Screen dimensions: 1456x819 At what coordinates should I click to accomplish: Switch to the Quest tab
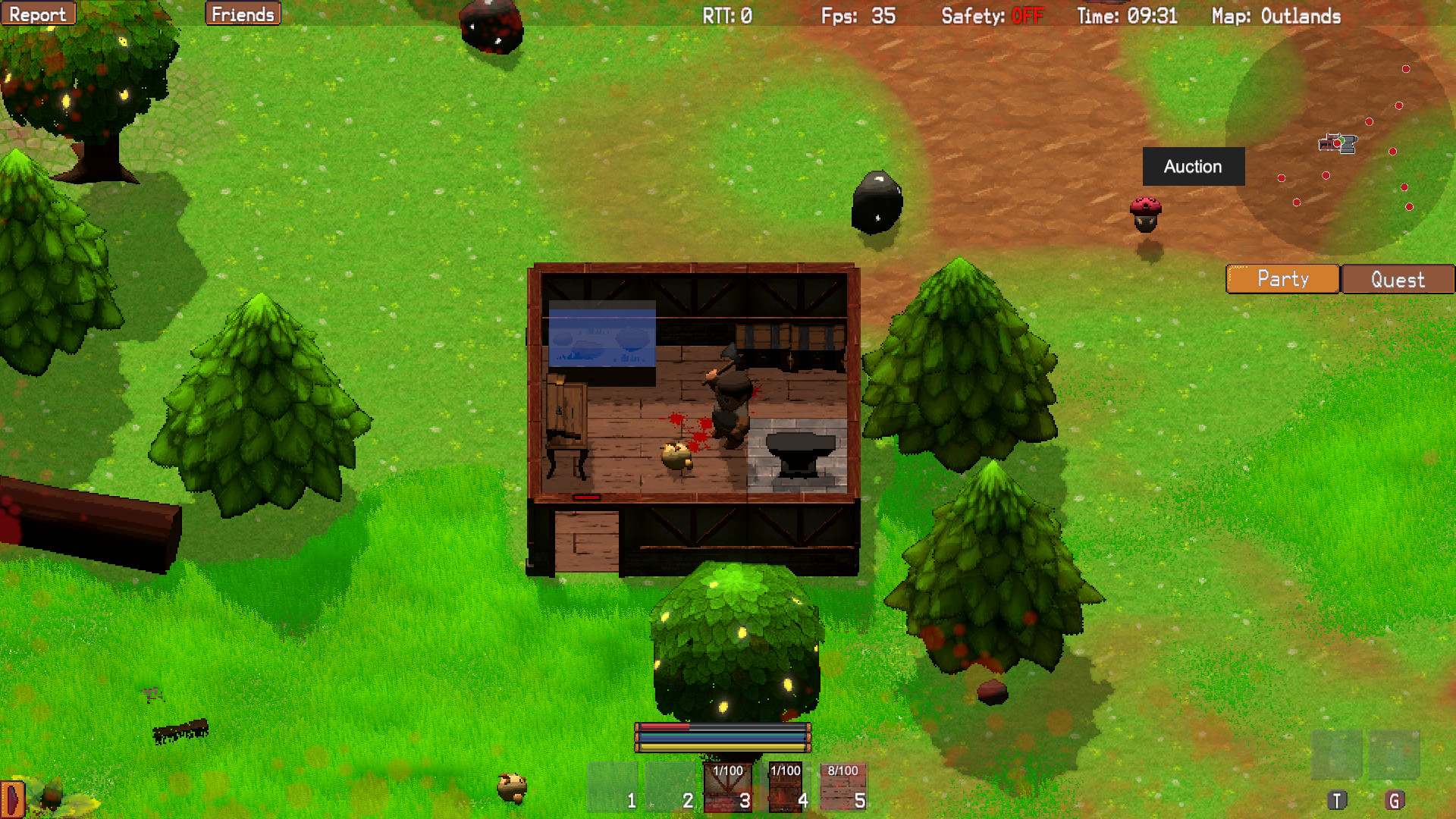[x=1397, y=279]
